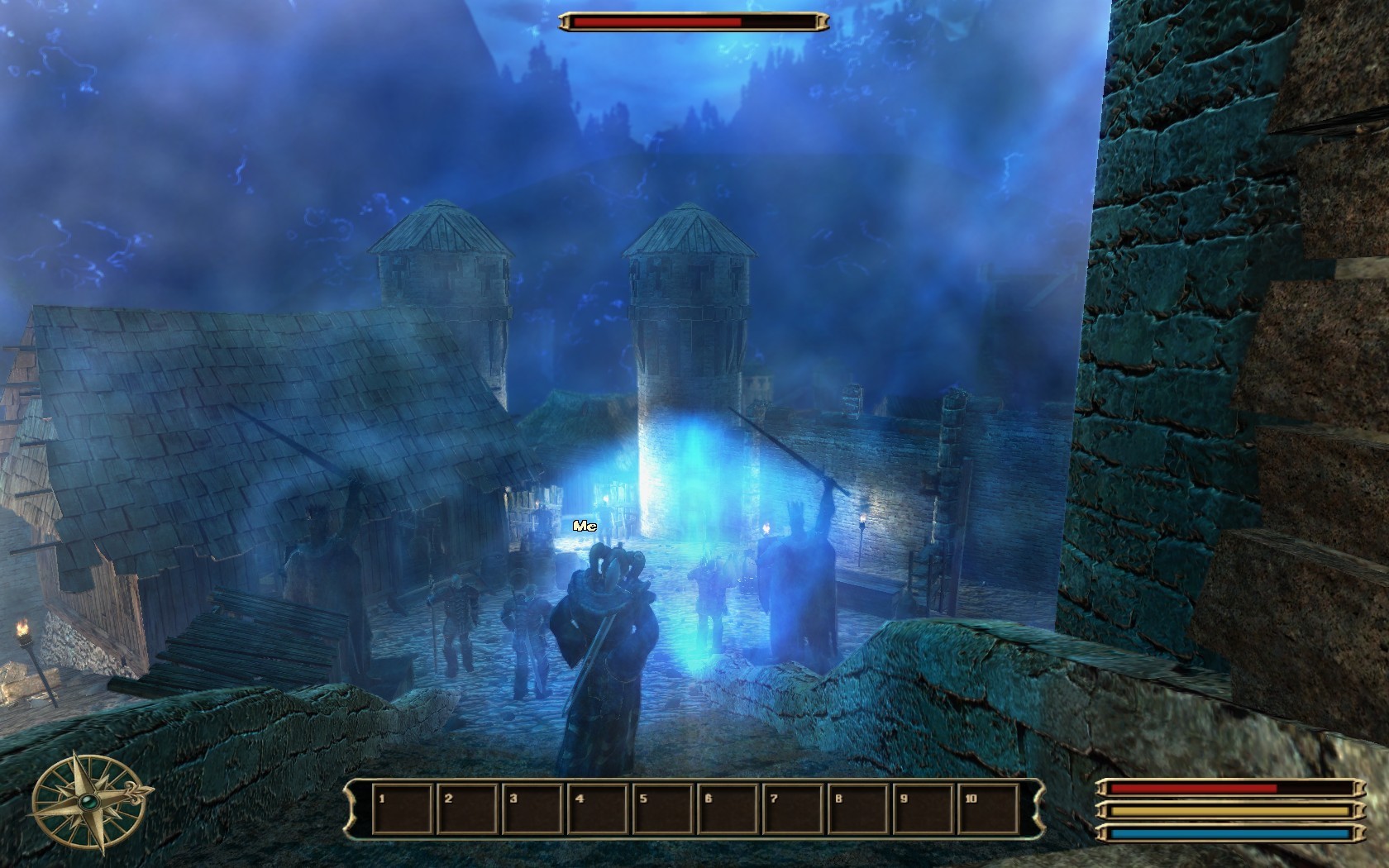
Task: Activate quick slot number 8
Action: tap(859, 808)
